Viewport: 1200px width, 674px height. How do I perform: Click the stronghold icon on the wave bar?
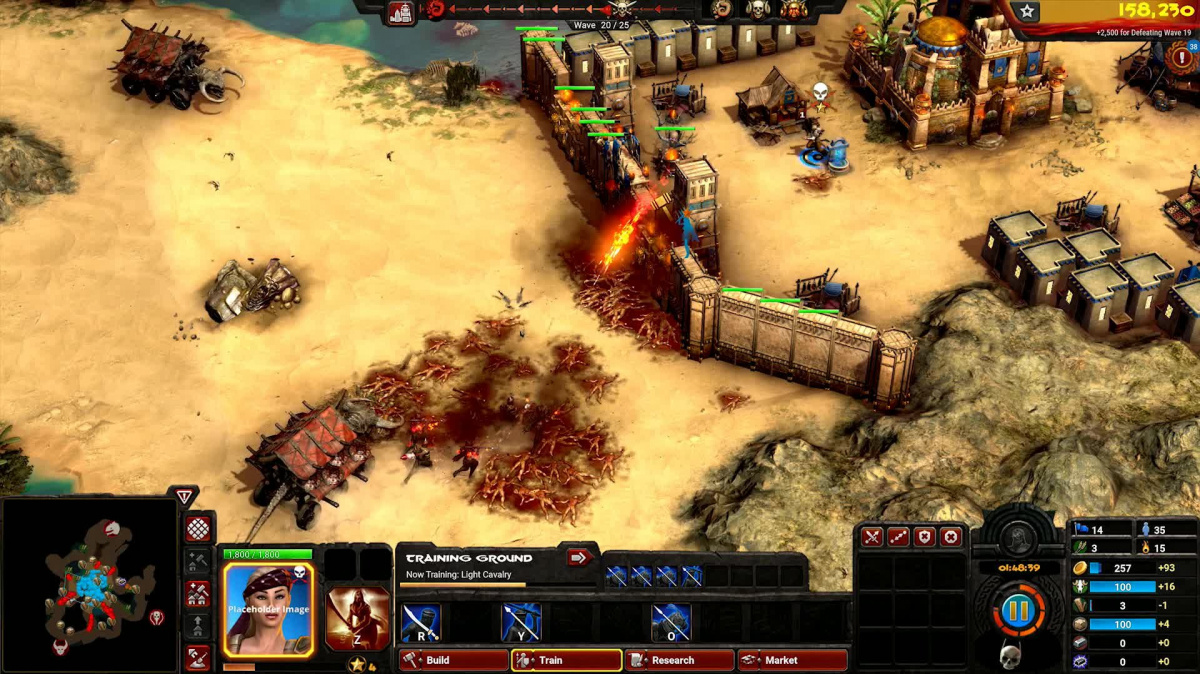coord(401,12)
